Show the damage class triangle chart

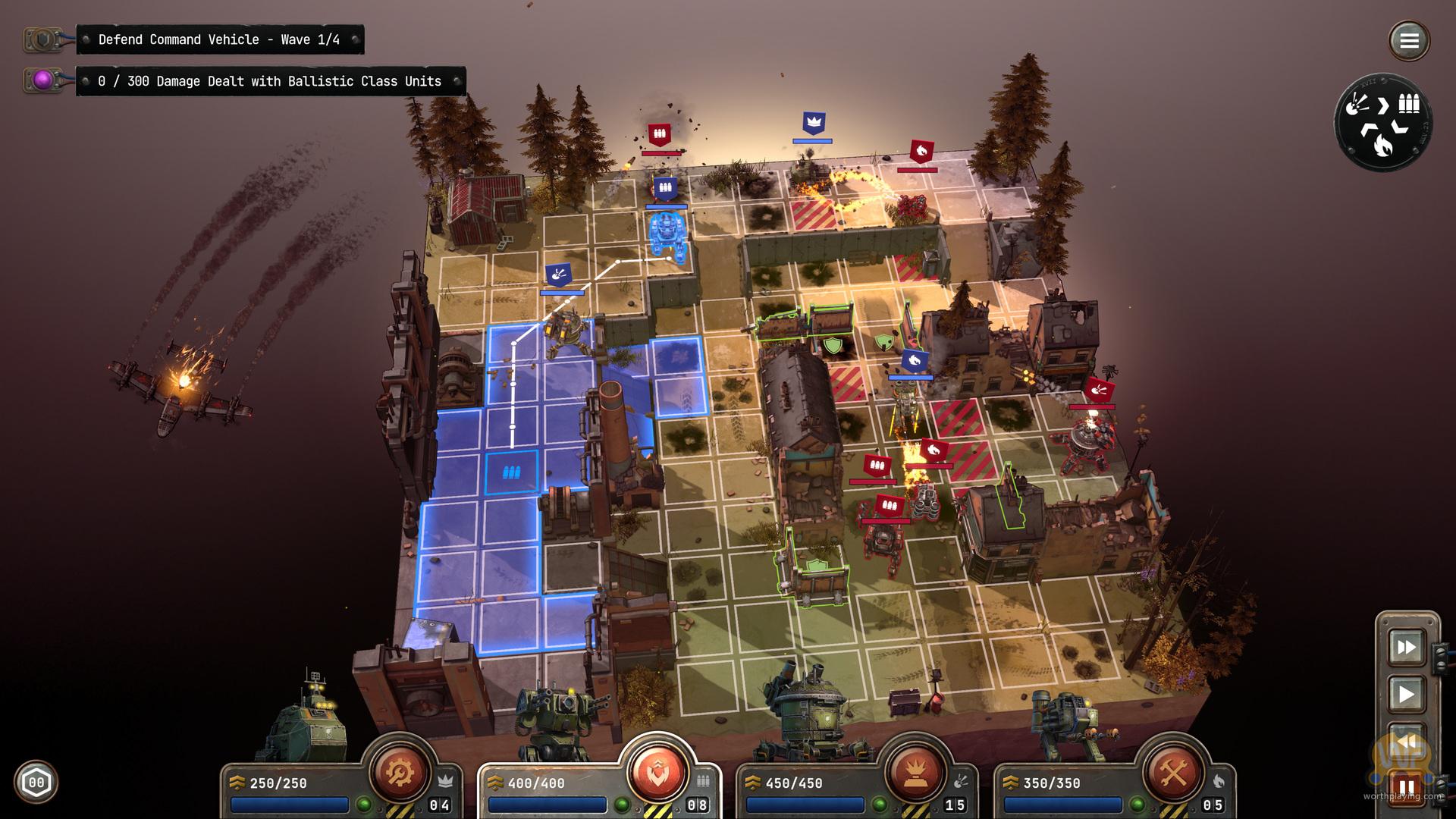click(1382, 121)
